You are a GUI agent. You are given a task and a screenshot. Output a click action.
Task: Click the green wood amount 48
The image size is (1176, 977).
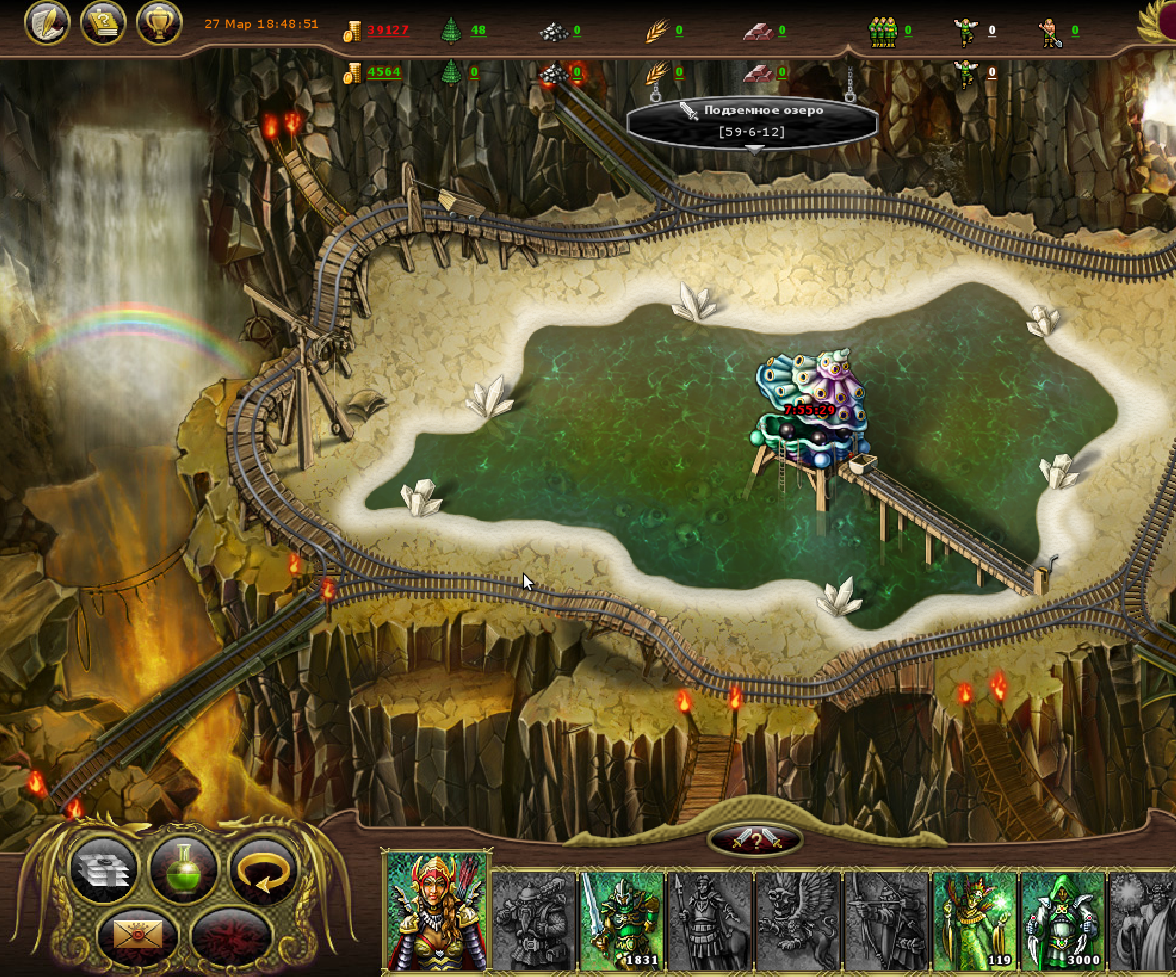[478, 30]
